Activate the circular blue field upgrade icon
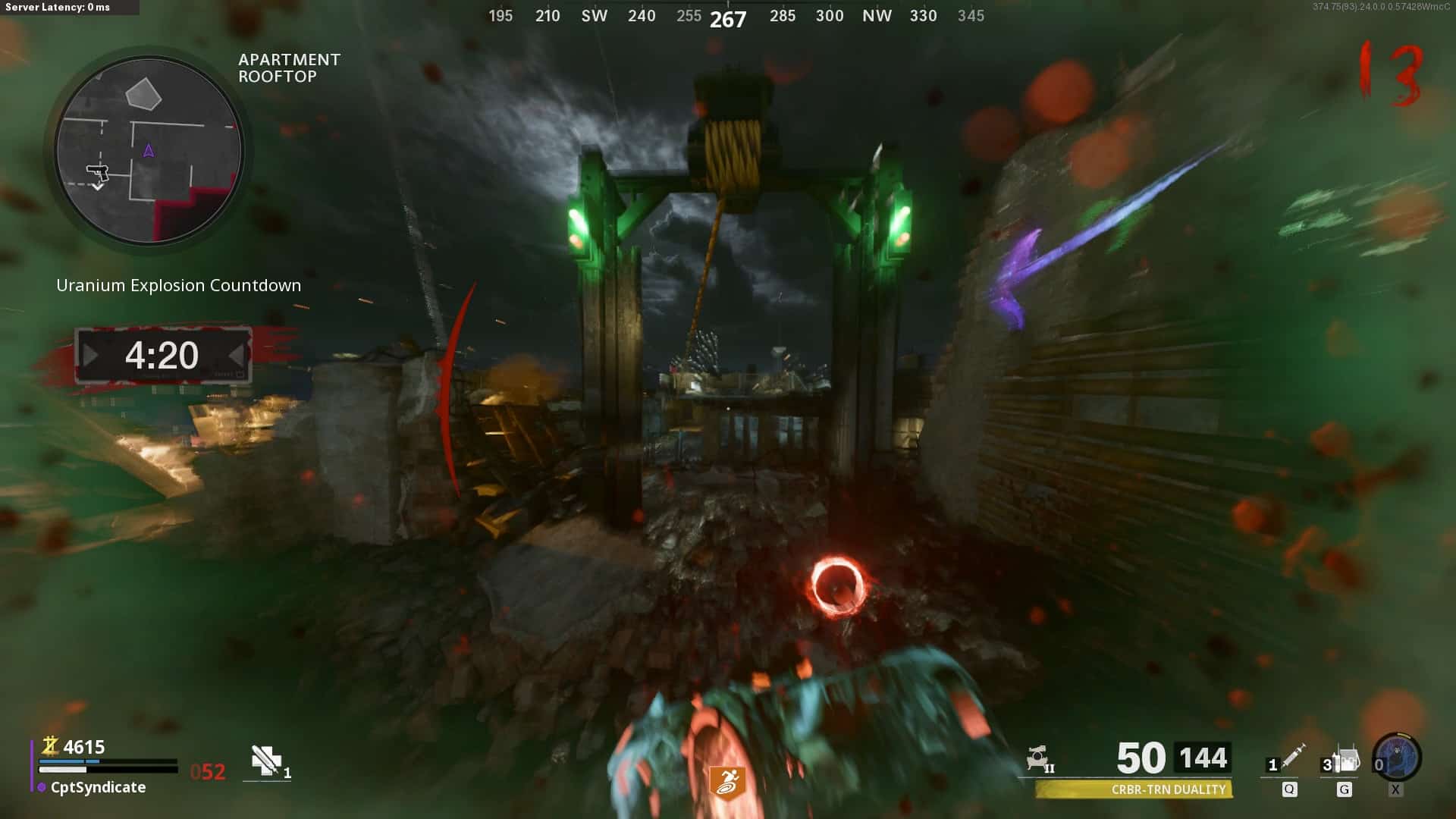Image resolution: width=1456 pixels, height=819 pixels. (1397, 758)
